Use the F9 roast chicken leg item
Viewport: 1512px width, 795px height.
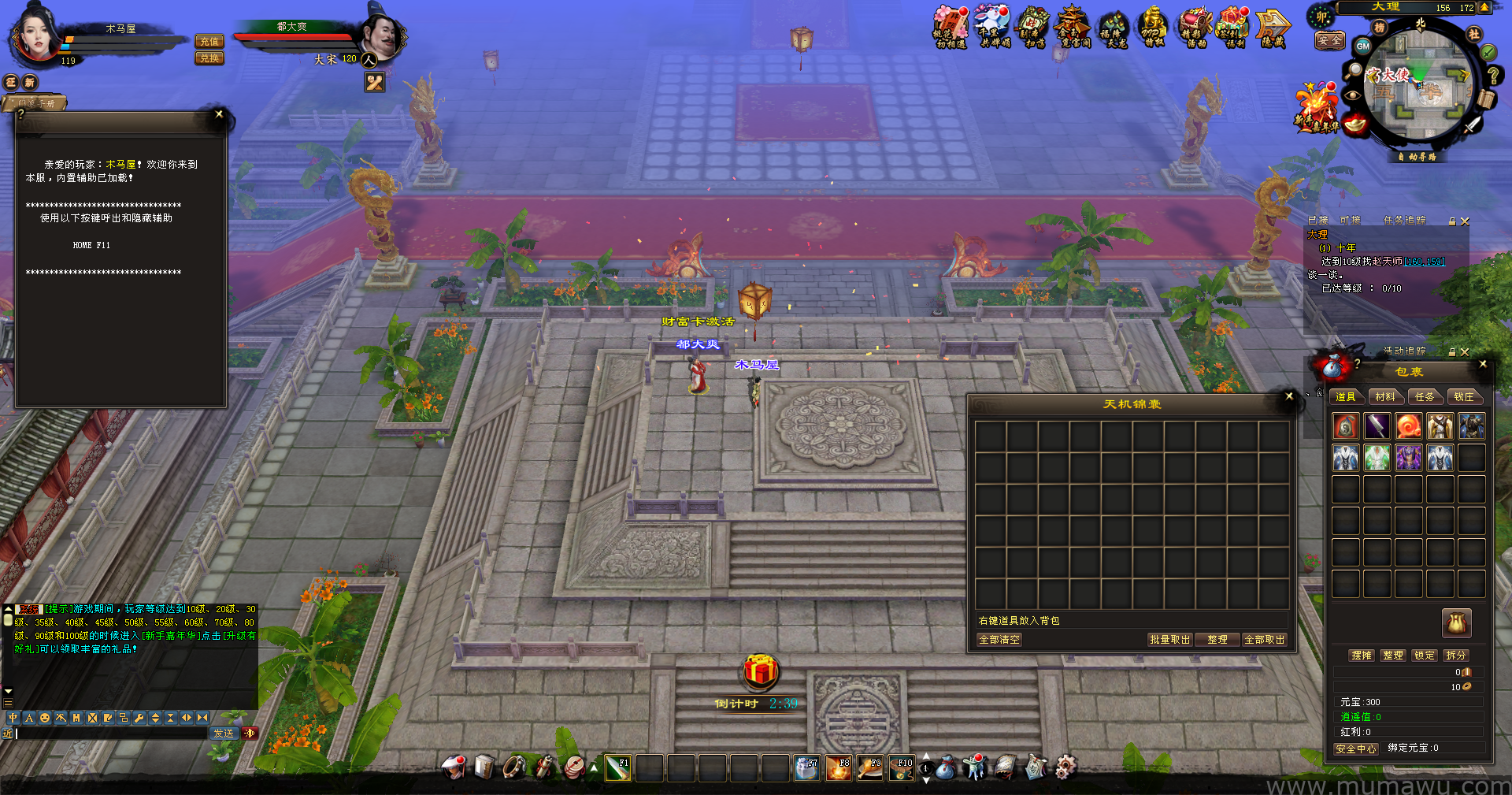pyautogui.click(x=869, y=768)
